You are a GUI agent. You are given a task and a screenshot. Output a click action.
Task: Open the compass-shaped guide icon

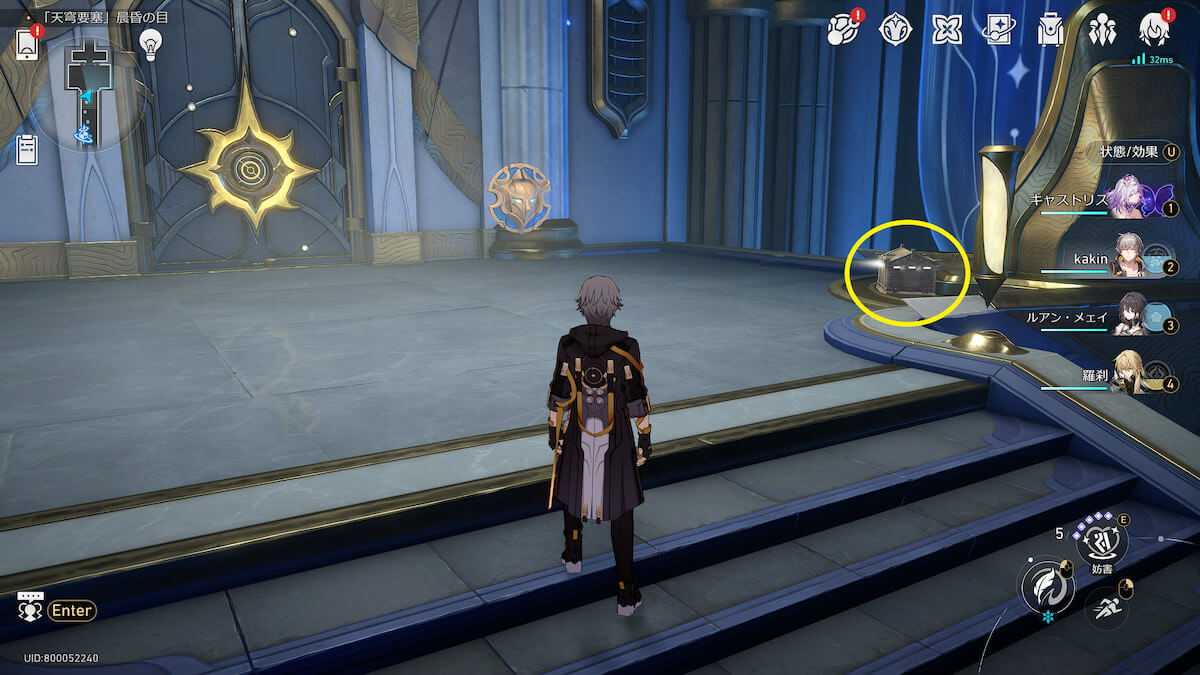895,30
